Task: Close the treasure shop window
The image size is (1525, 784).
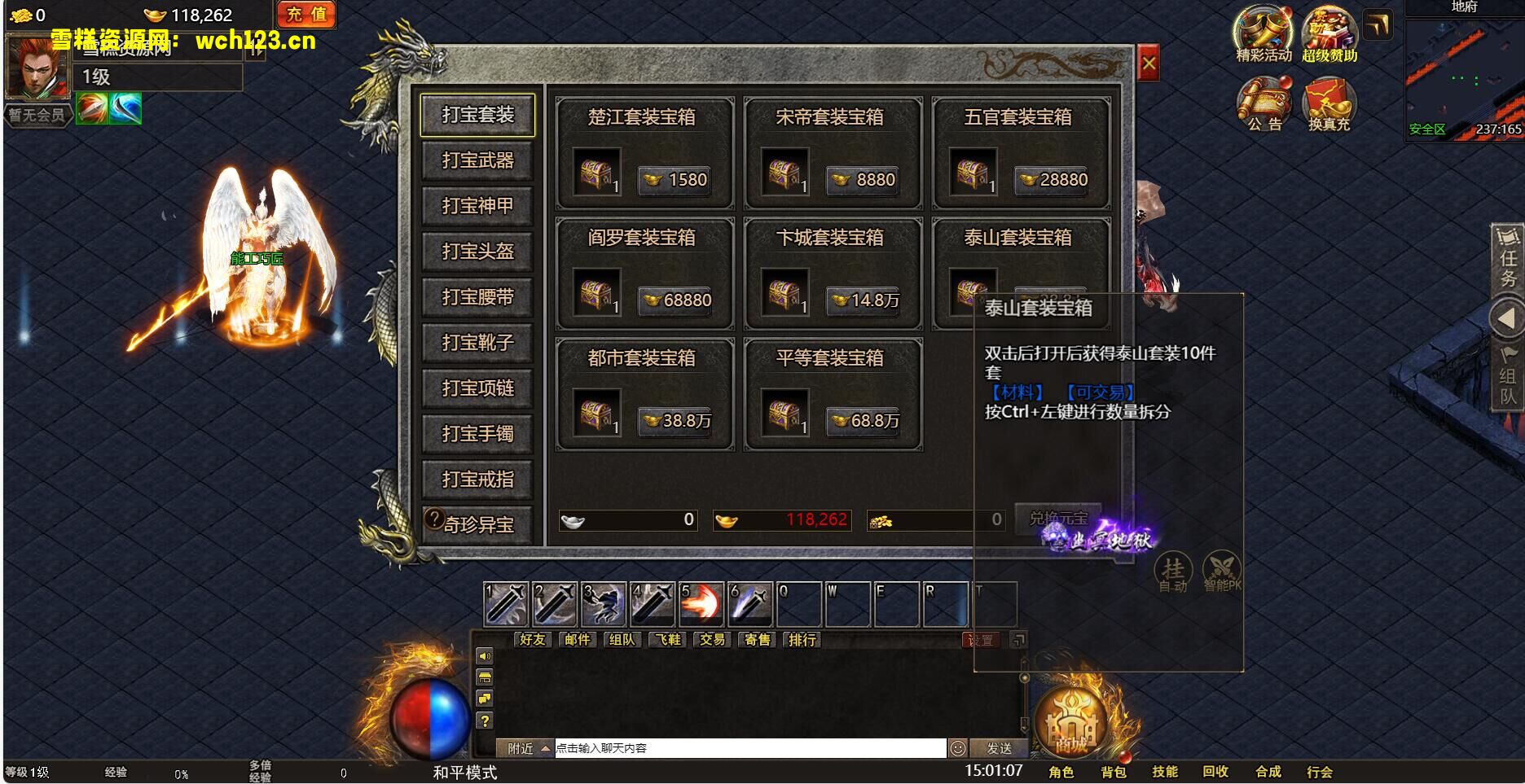Action: 1148,64
